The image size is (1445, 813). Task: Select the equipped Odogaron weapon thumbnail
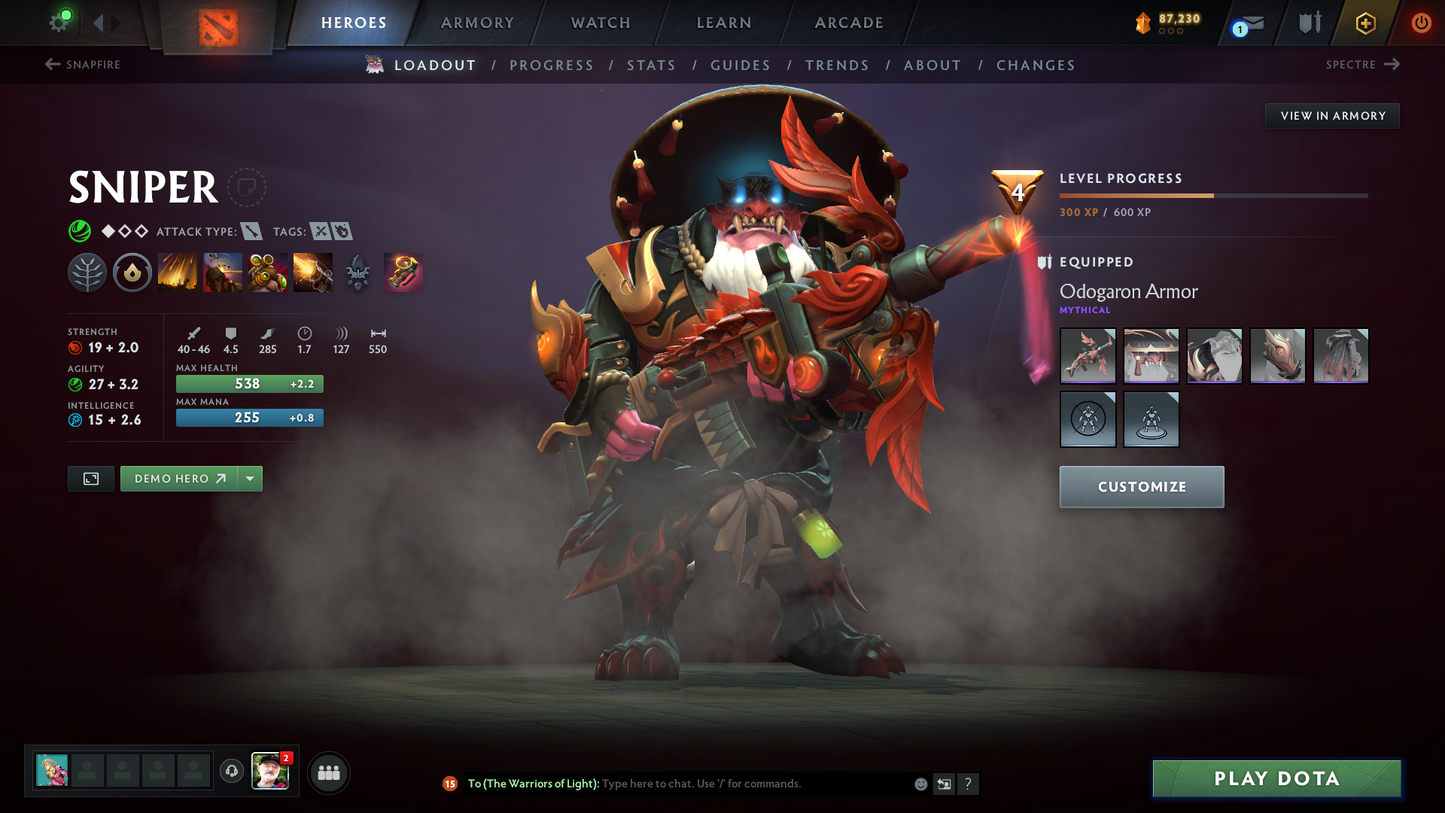click(x=1087, y=355)
